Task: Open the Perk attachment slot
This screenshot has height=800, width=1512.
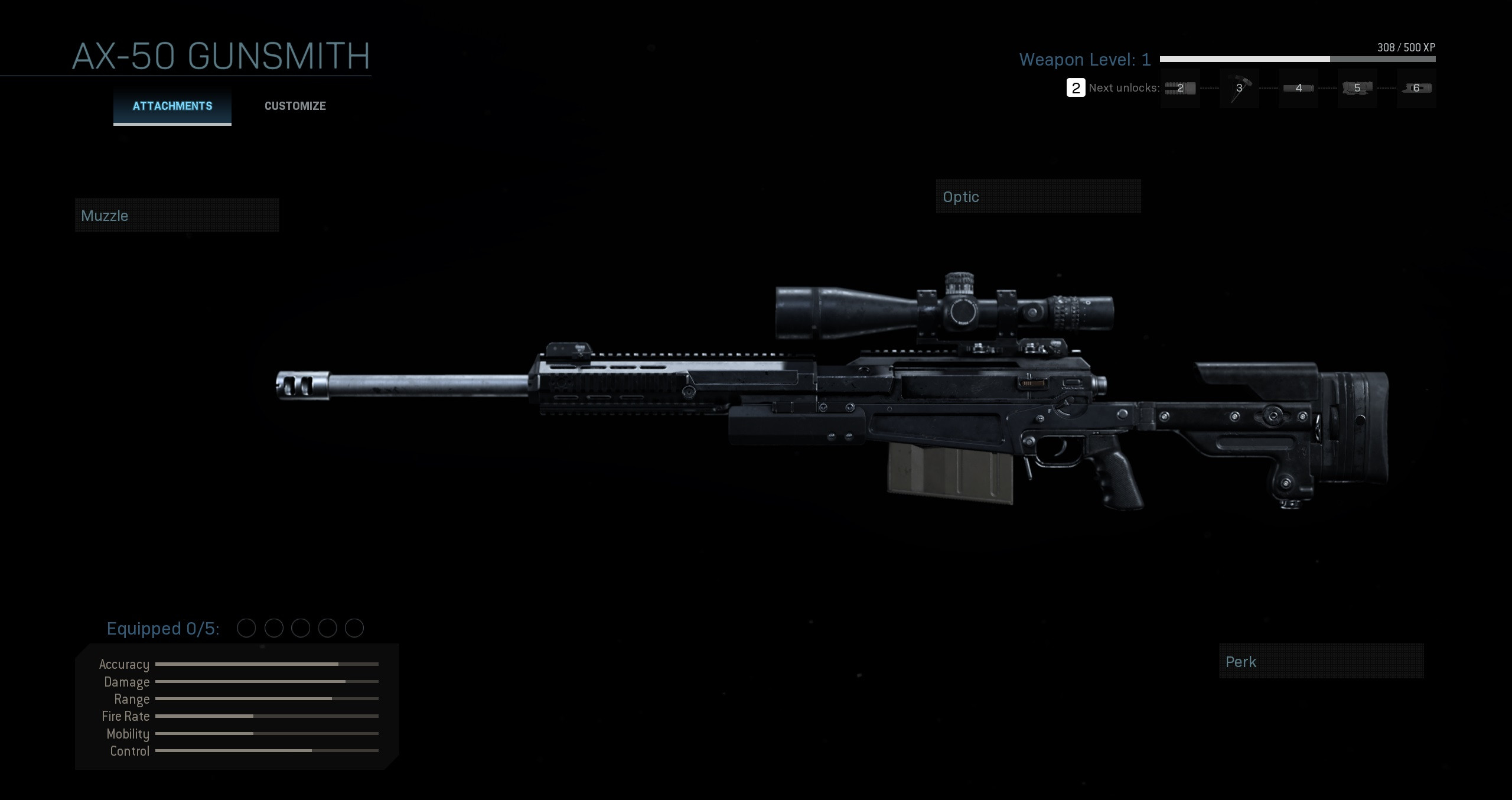Action: (x=1321, y=662)
